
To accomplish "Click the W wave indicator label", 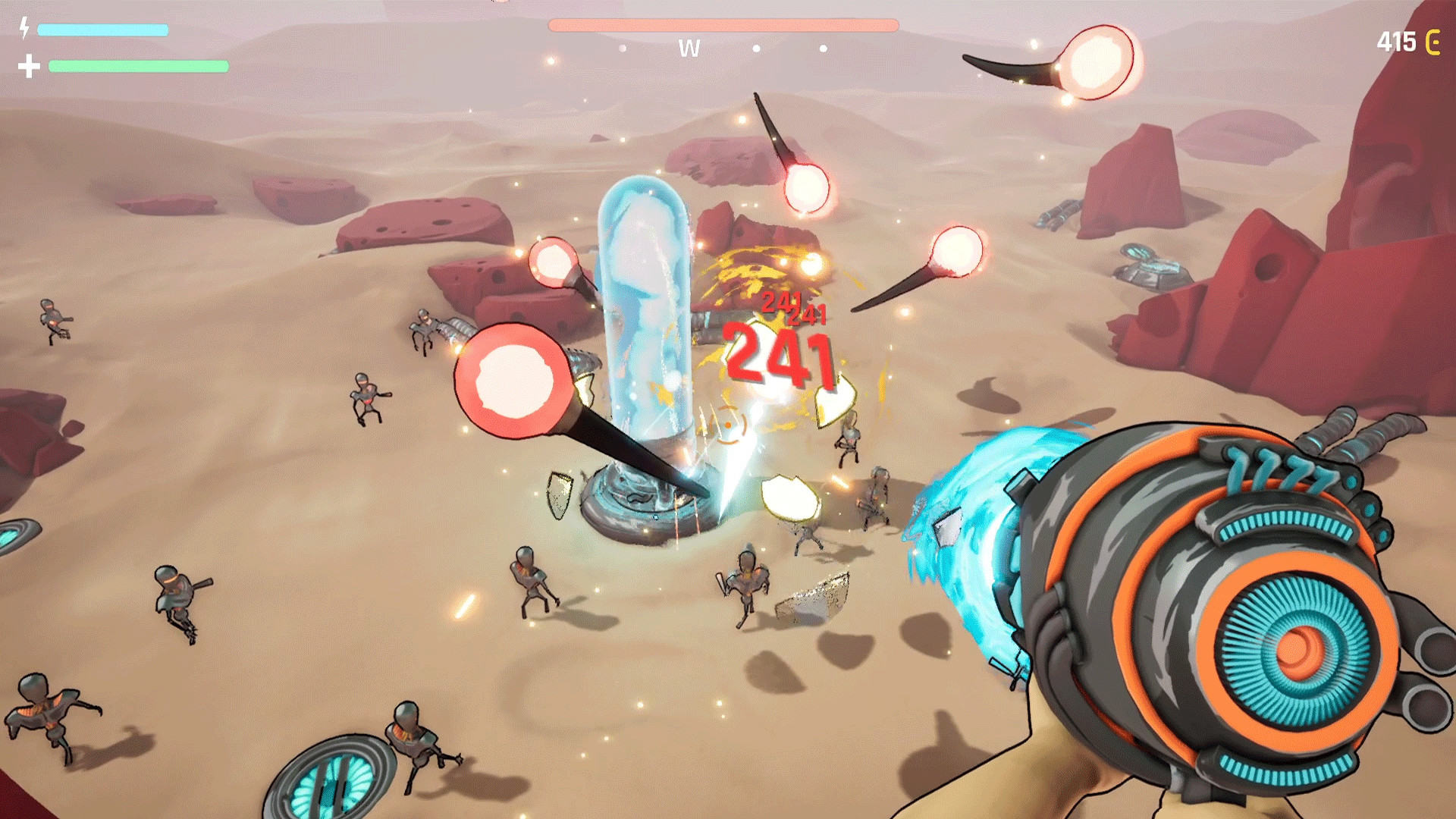I will pyautogui.click(x=689, y=48).
